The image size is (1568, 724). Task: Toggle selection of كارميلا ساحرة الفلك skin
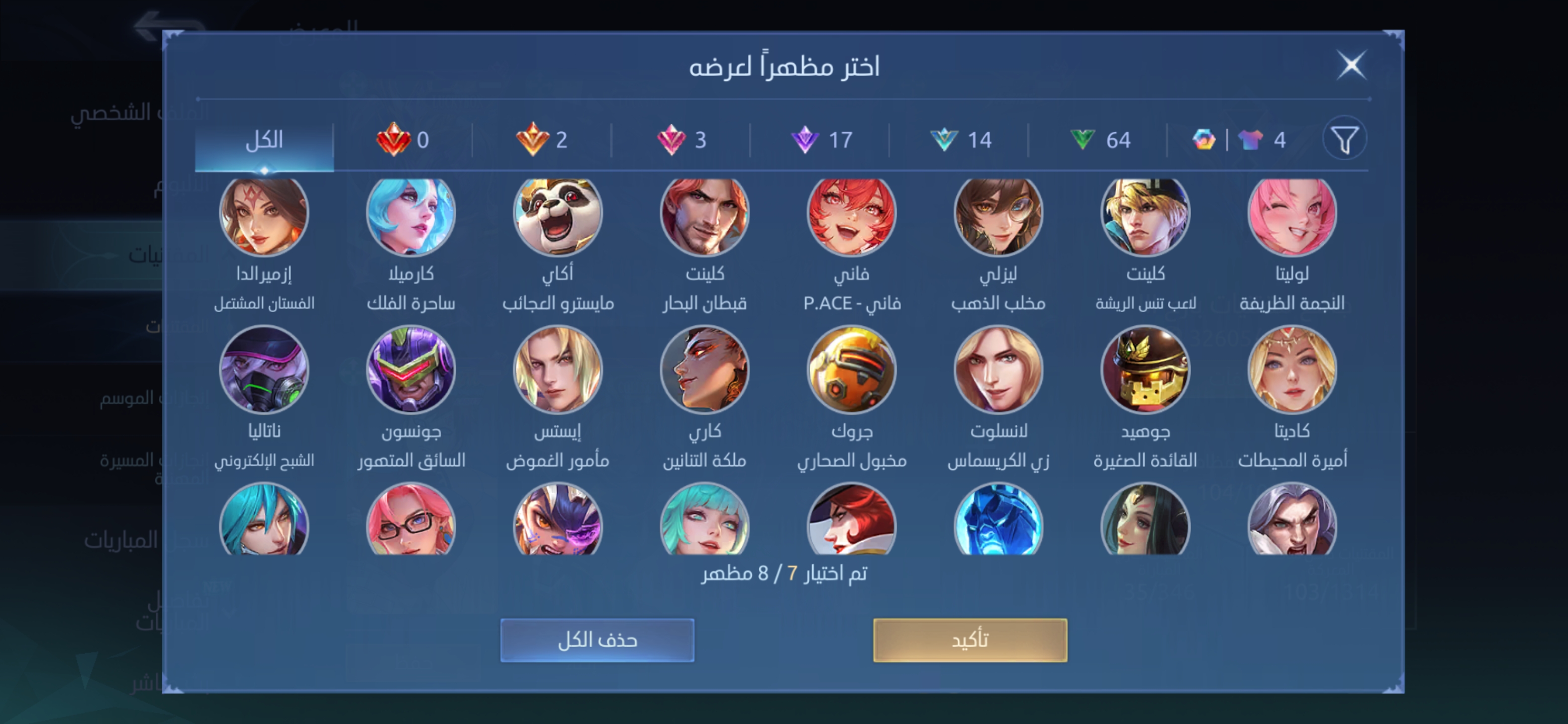click(410, 213)
